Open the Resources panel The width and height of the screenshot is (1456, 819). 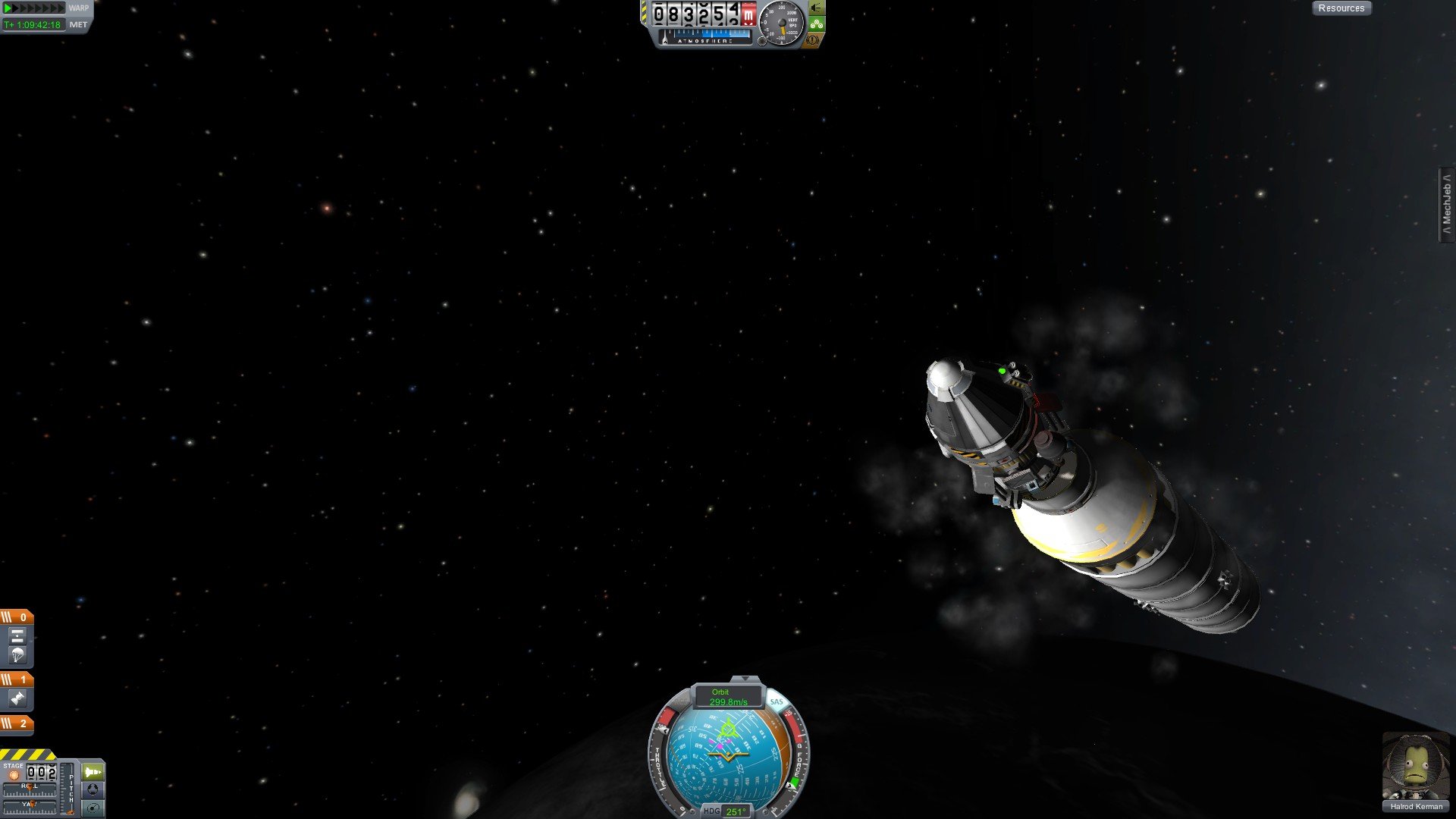[x=1341, y=8]
